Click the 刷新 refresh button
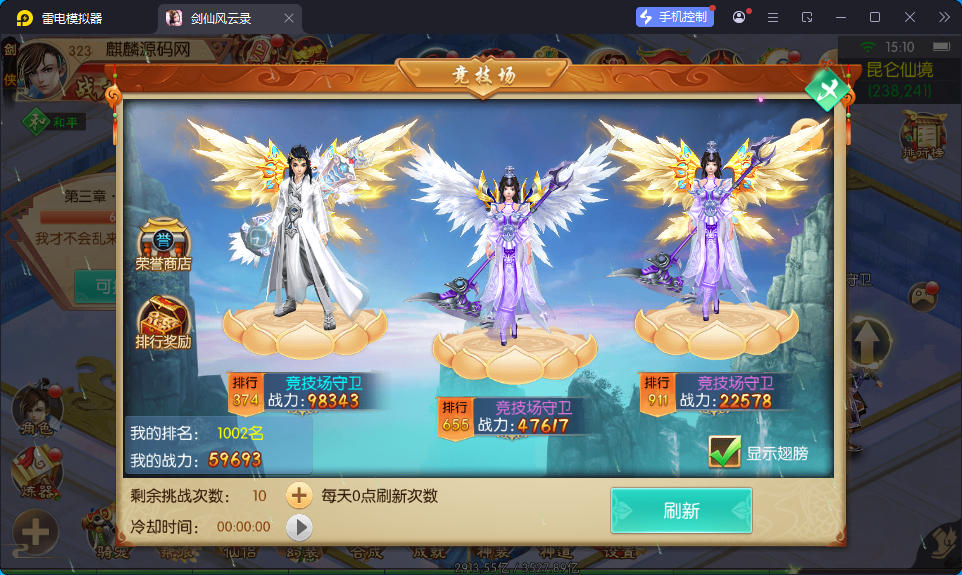This screenshot has height=575, width=962. click(681, 511)
